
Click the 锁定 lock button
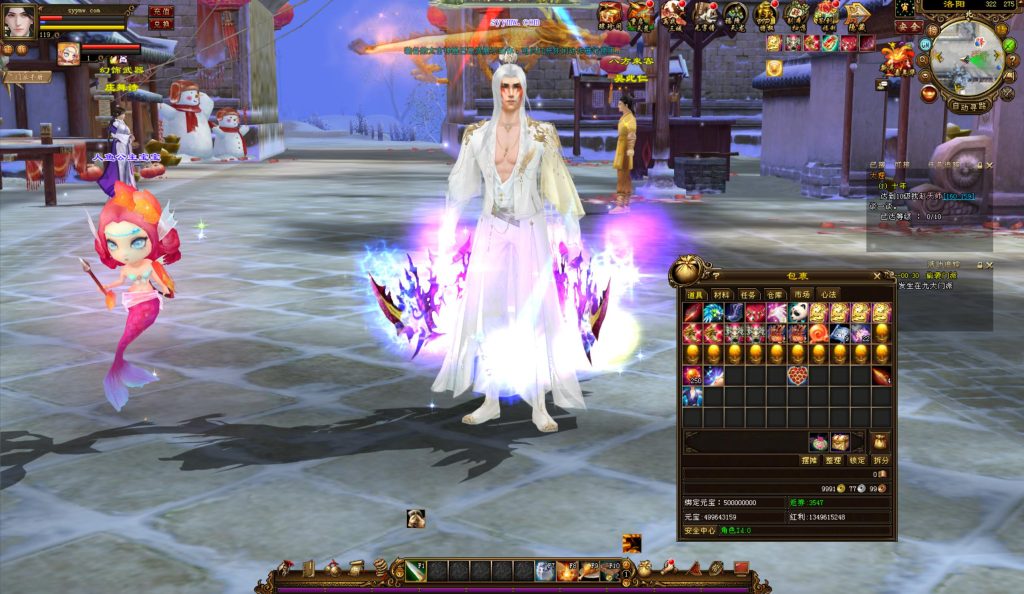(x=857, y=460)
